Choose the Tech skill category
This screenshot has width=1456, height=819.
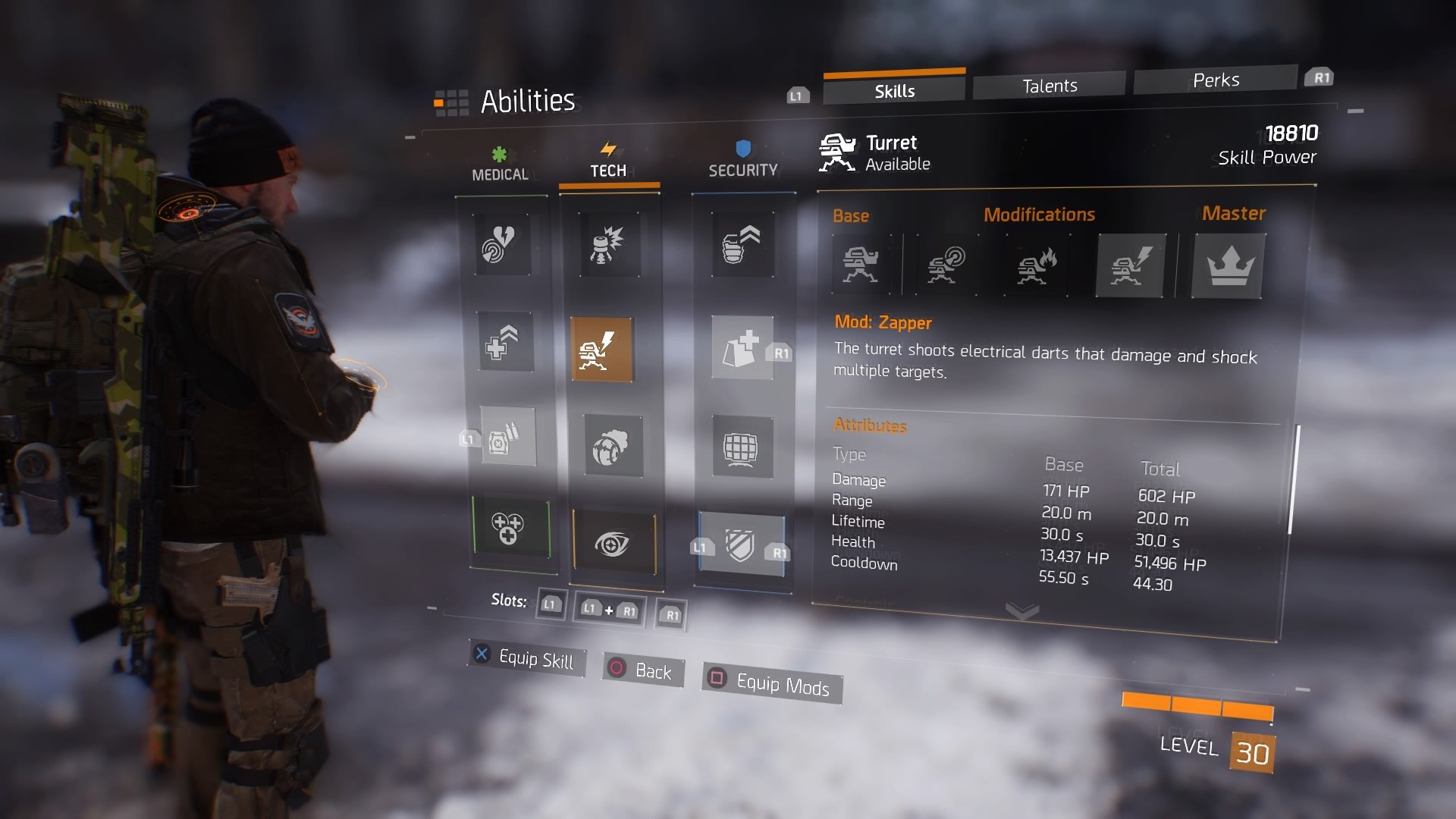click(x=608, y=162)
